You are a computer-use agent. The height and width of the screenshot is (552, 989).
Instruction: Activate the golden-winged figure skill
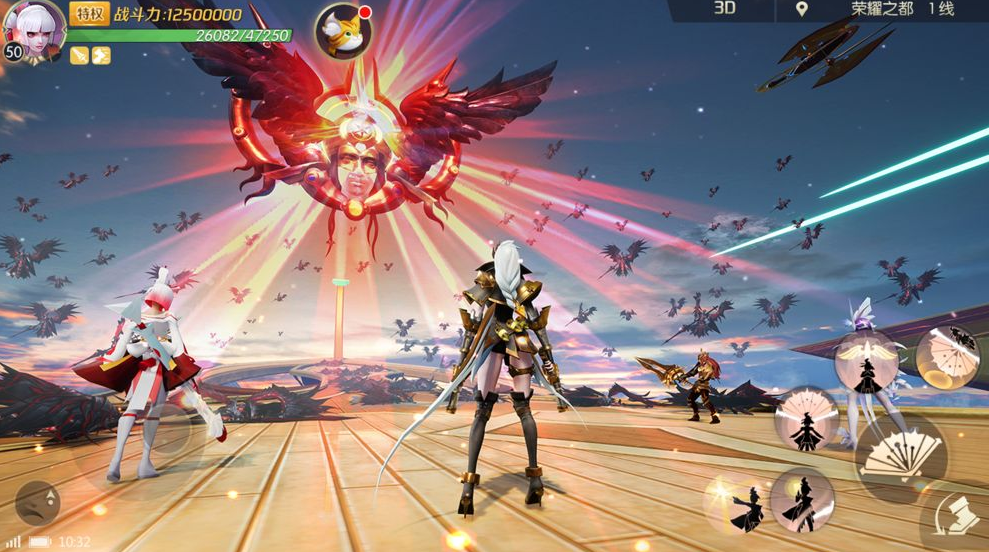click(x=866, y=364)
